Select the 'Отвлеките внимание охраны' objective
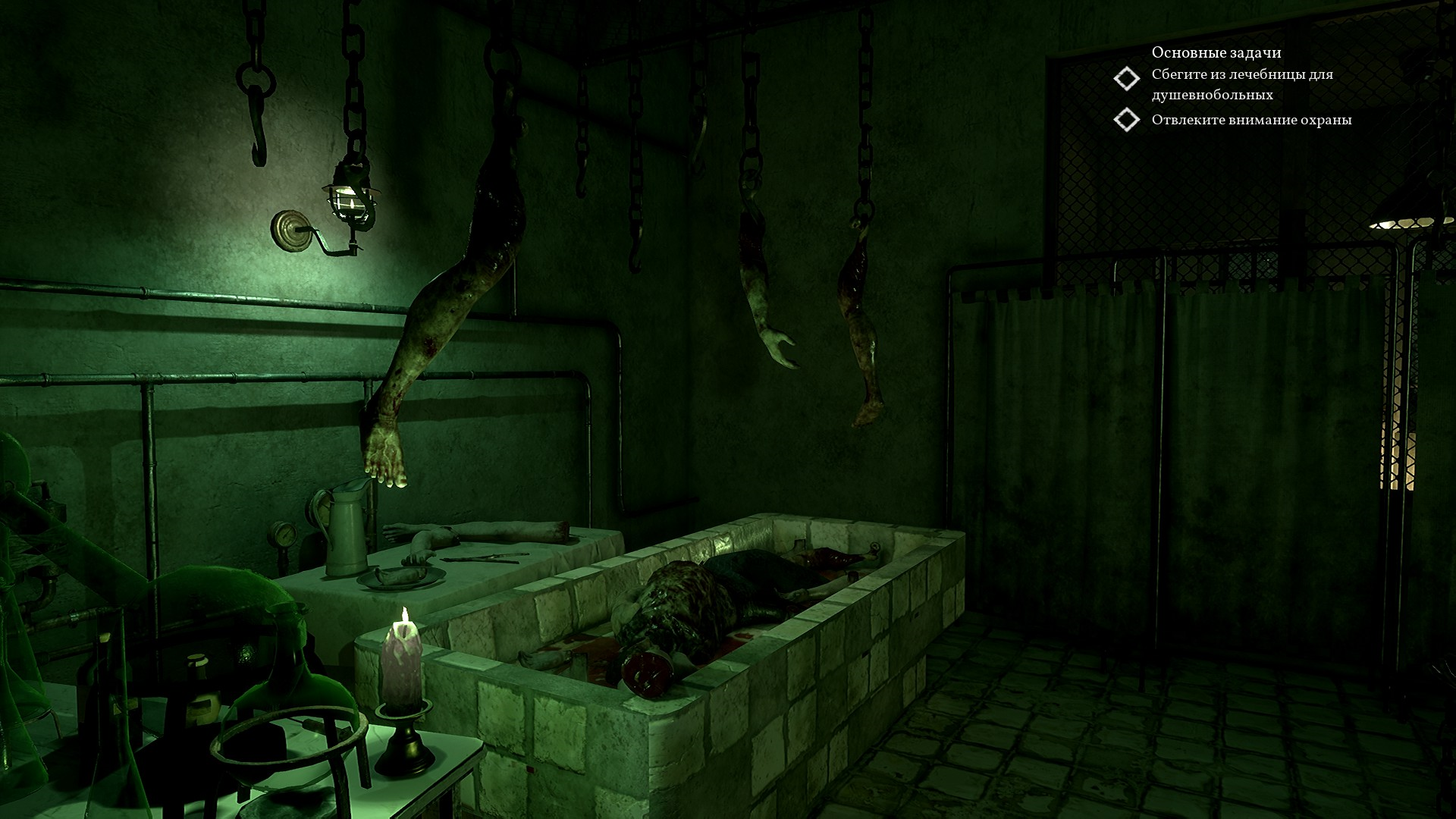This screenshot has height=819, width=1456. [1250, 120]
